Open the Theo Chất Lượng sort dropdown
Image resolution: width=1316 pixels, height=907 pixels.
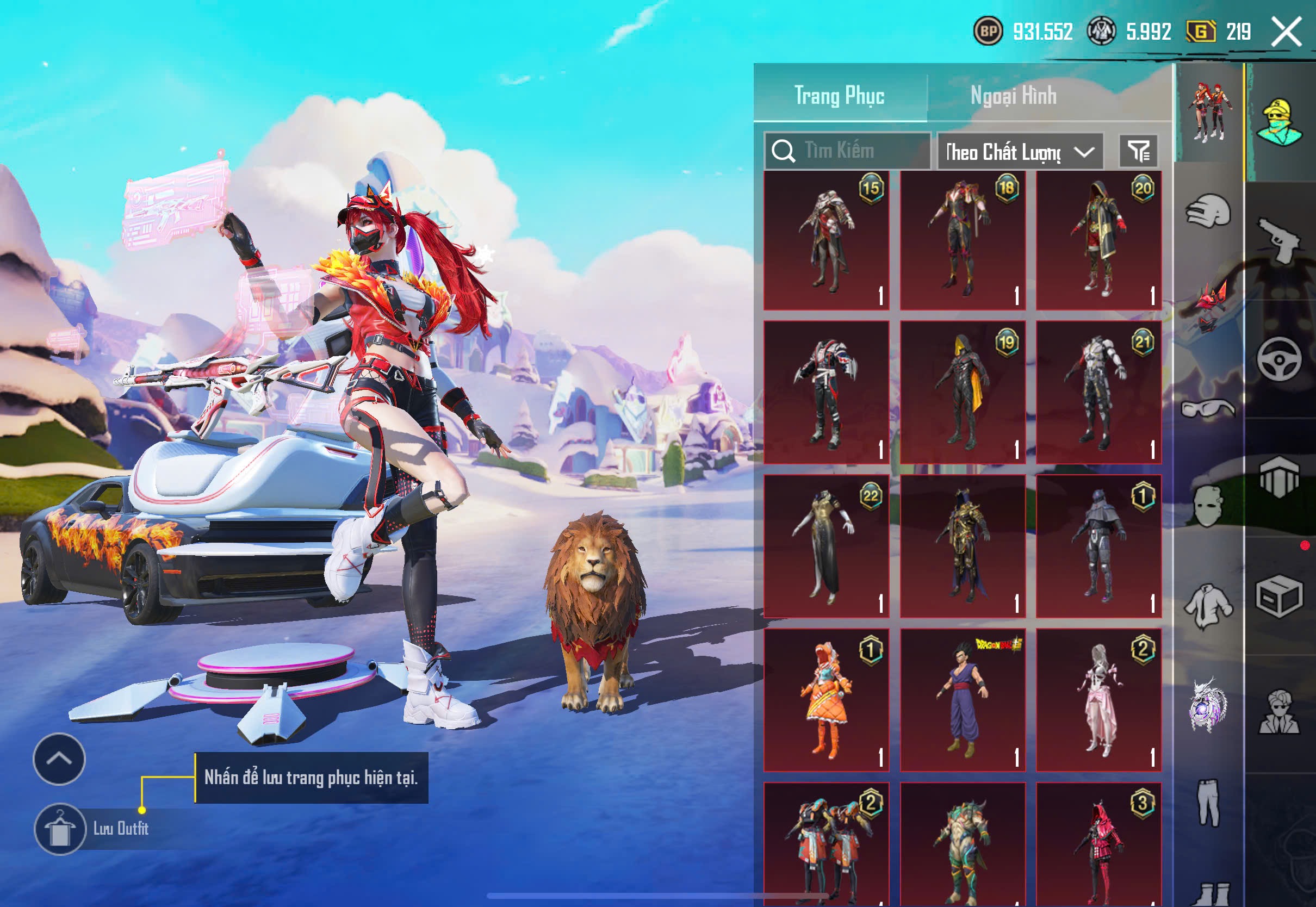click(x=1020, y=152)
